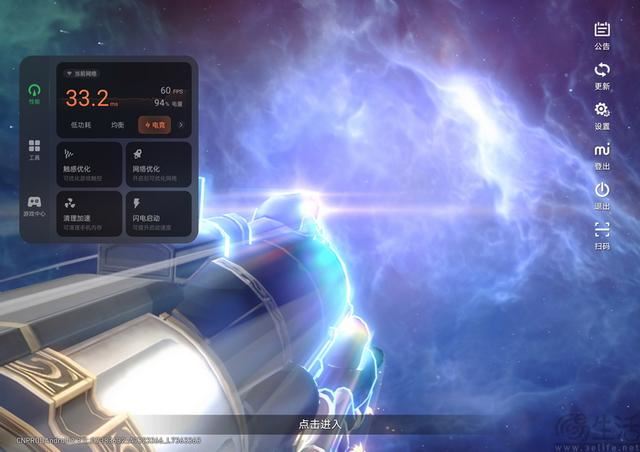Log out with the 登出 button
The height and width of the screenshot is (452, 640).
click(x=602, y=154)
